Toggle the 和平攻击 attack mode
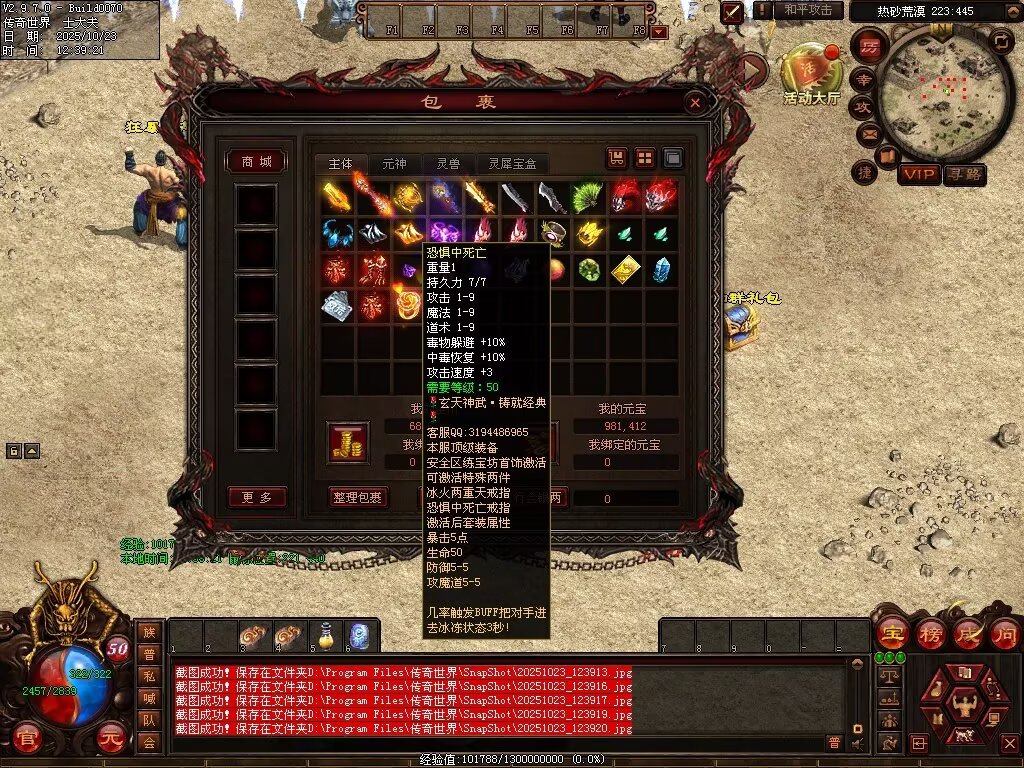 click(x=807, y=10)
